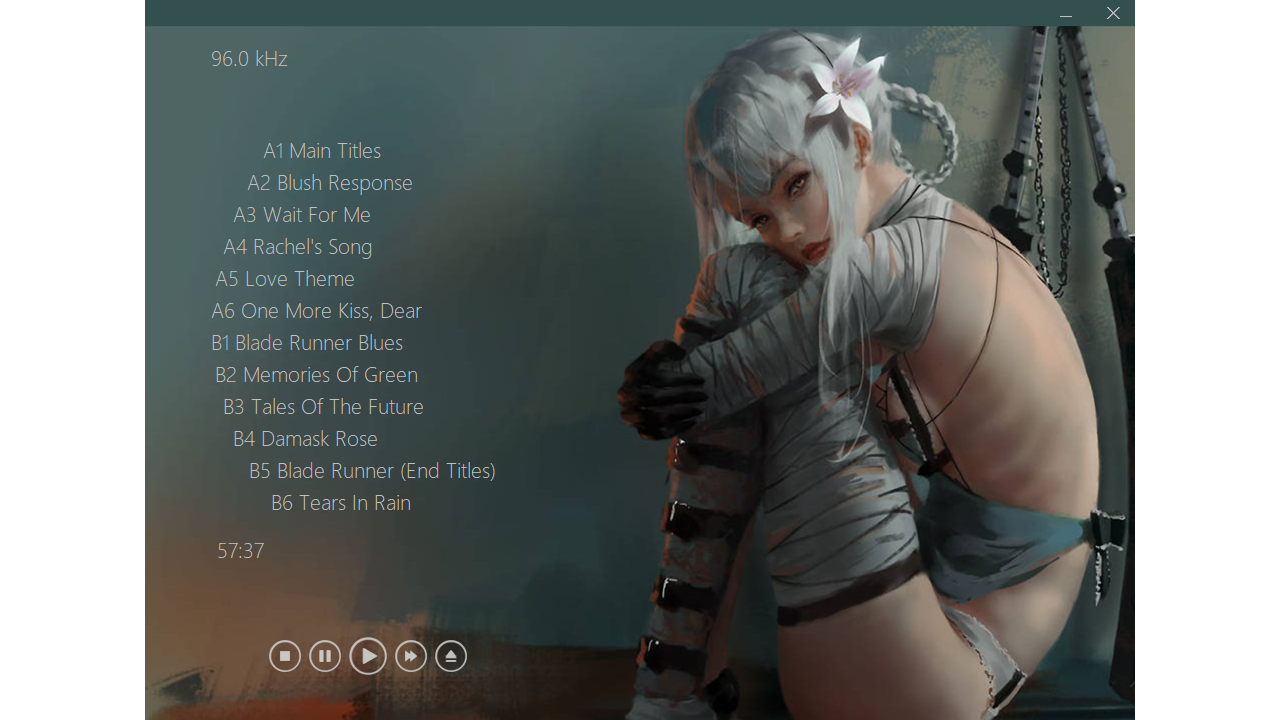
Task: Stop playback with the stop button
Action: click(x=285, y=656)
